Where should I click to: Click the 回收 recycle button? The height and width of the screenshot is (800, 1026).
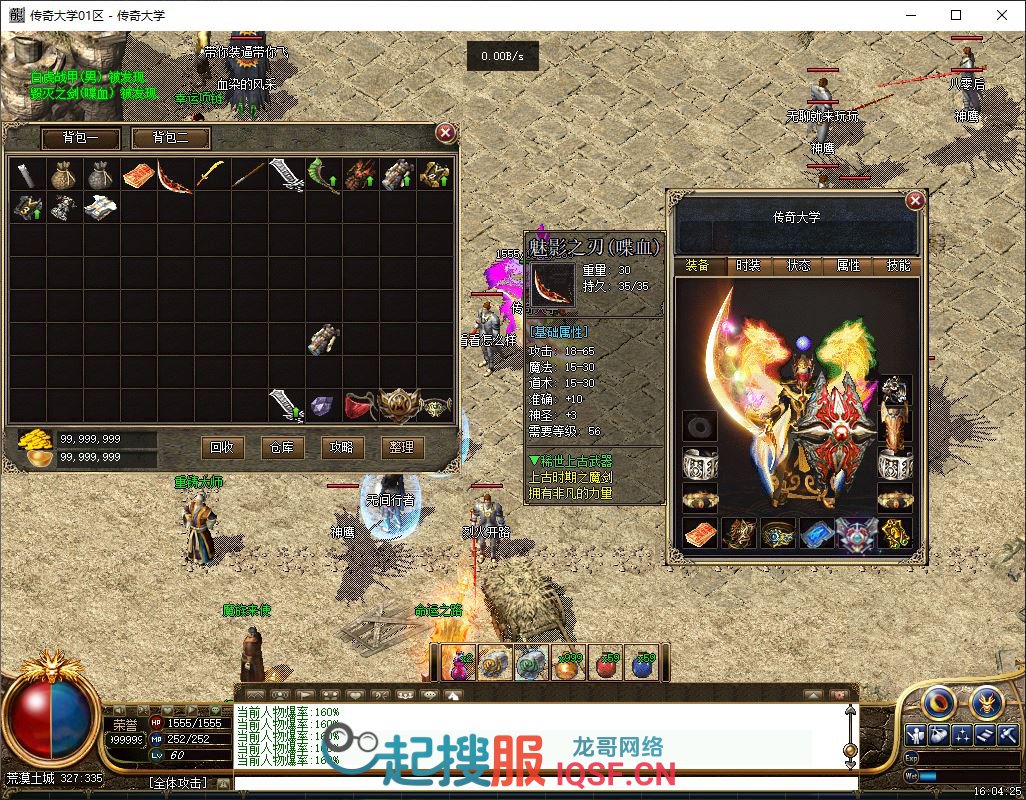coord(221,447)
